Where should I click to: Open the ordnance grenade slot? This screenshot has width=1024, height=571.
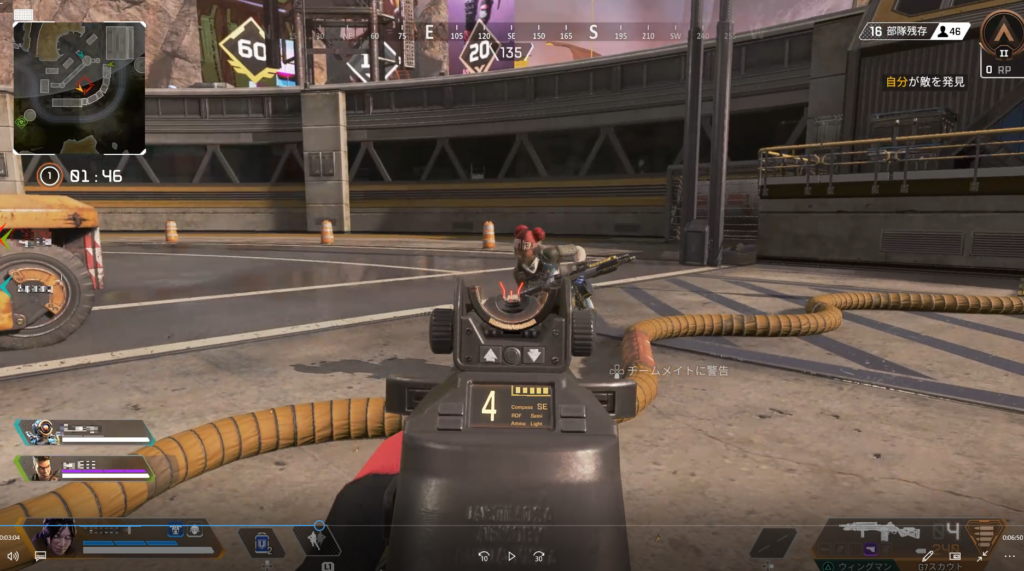click(x=772, y=542)
